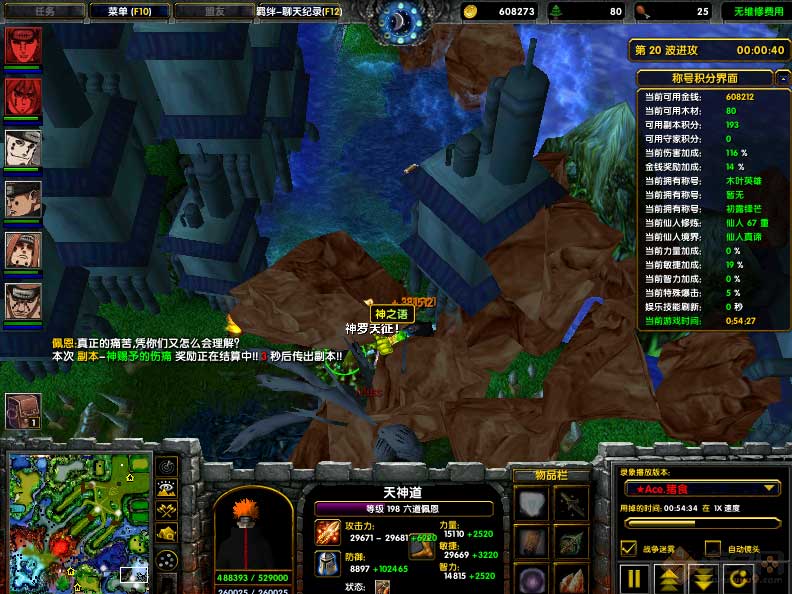Open the chat log (F12) button
Screen dimensions: 792x594
click(x=299, y=11)
